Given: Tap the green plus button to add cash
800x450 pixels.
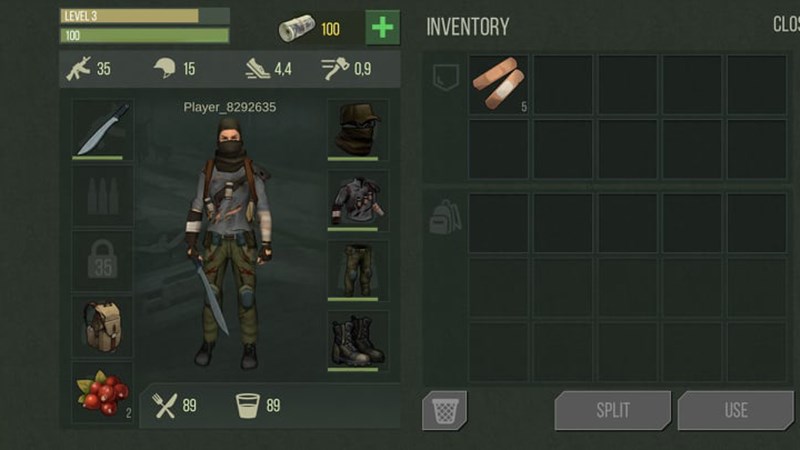Looking at the screenshot, I should (382, 27).
